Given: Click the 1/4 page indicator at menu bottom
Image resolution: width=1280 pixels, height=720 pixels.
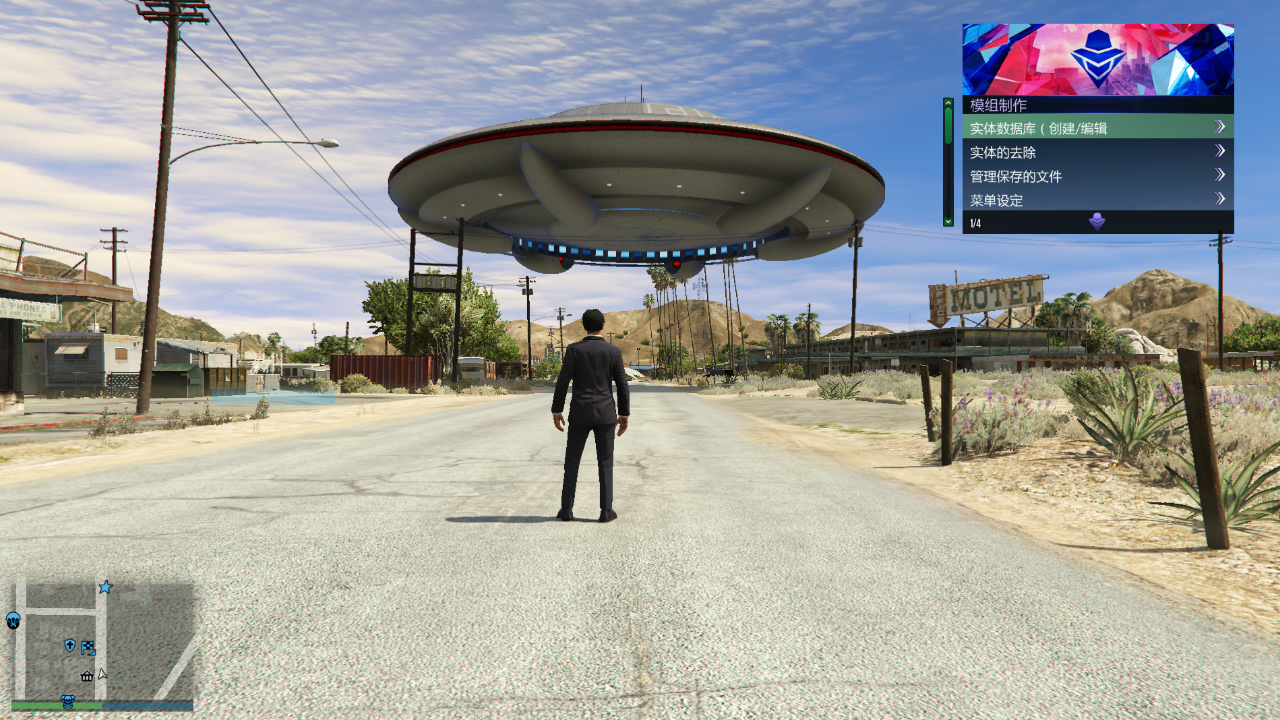Looking at the screenshot, I should coord(973,222).
